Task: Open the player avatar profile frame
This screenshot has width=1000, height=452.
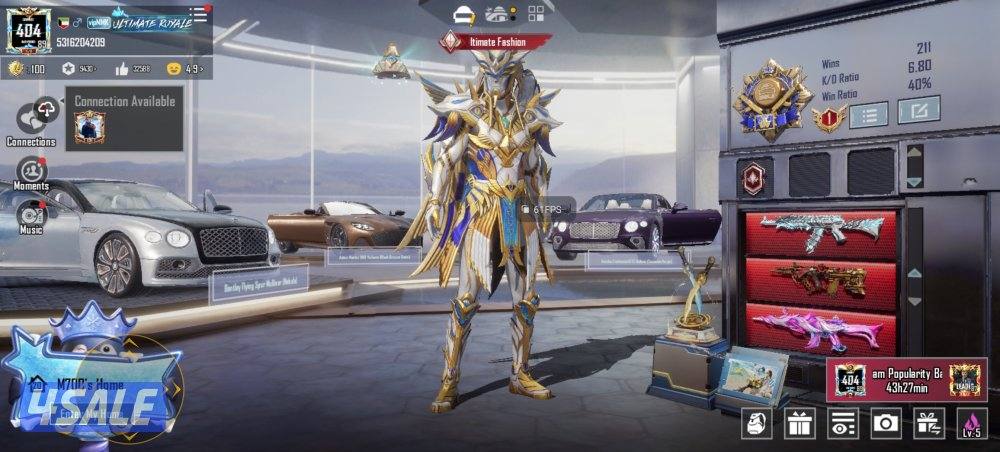Action: [x=28, y=29]
